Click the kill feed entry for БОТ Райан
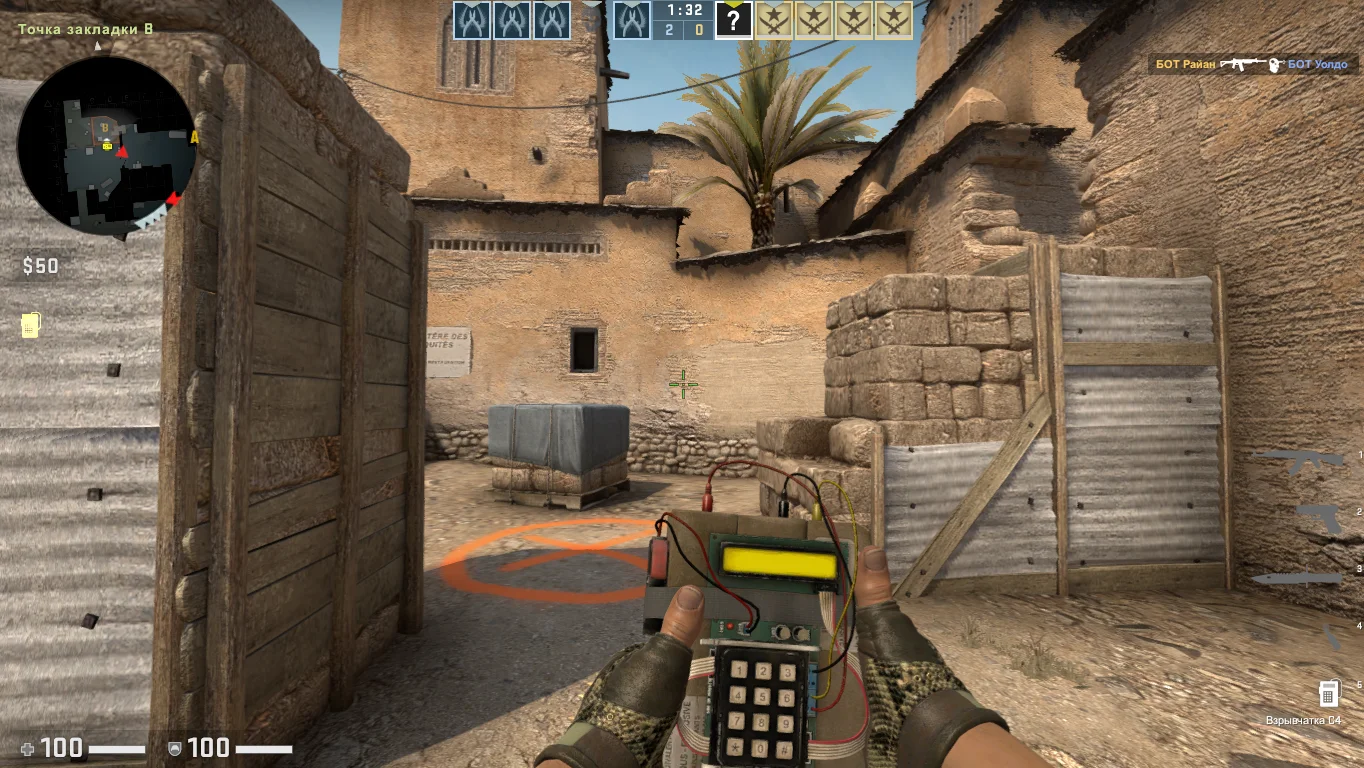1364x768 pixels. [x=1252, y=64]
